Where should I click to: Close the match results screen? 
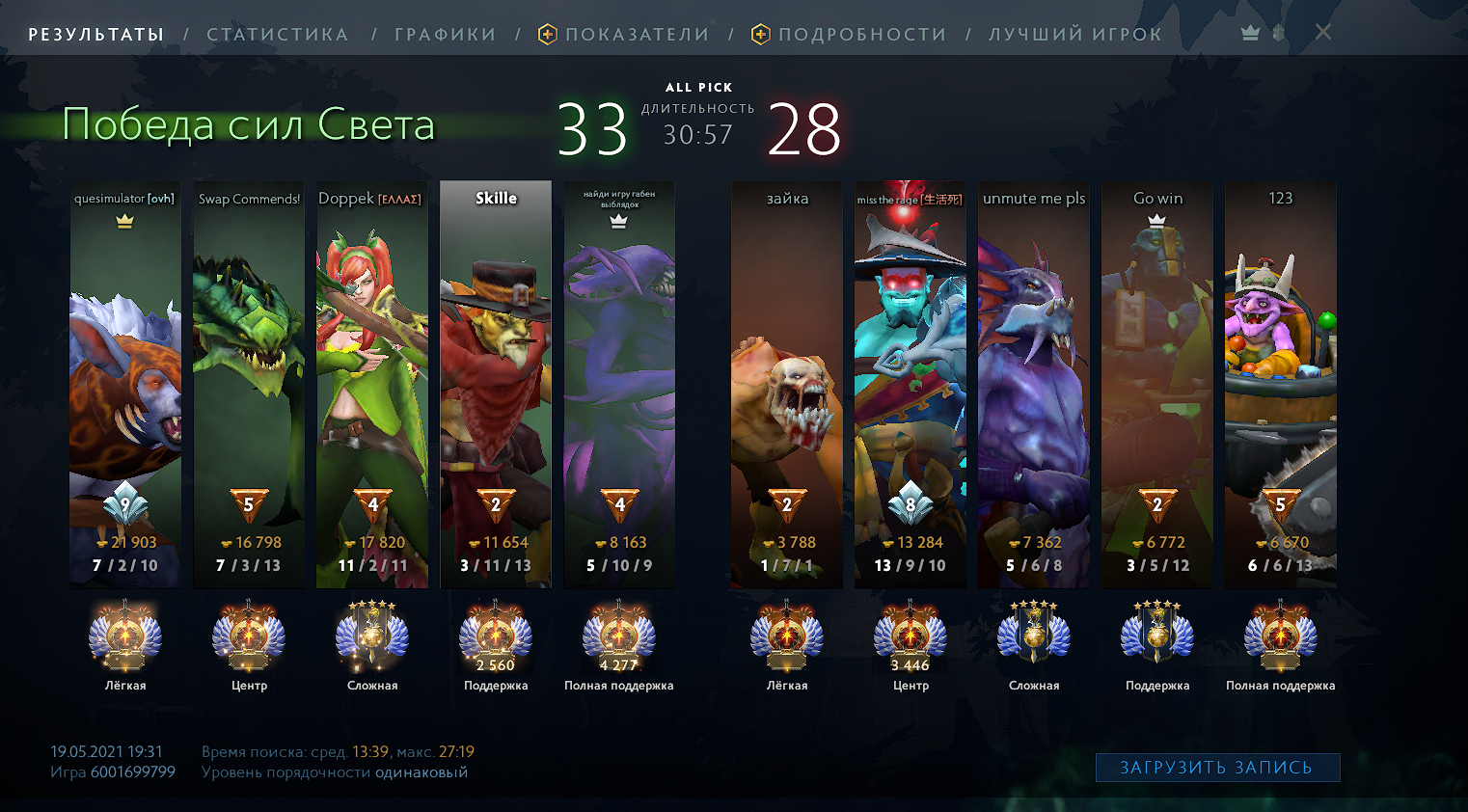[1323, 33]
